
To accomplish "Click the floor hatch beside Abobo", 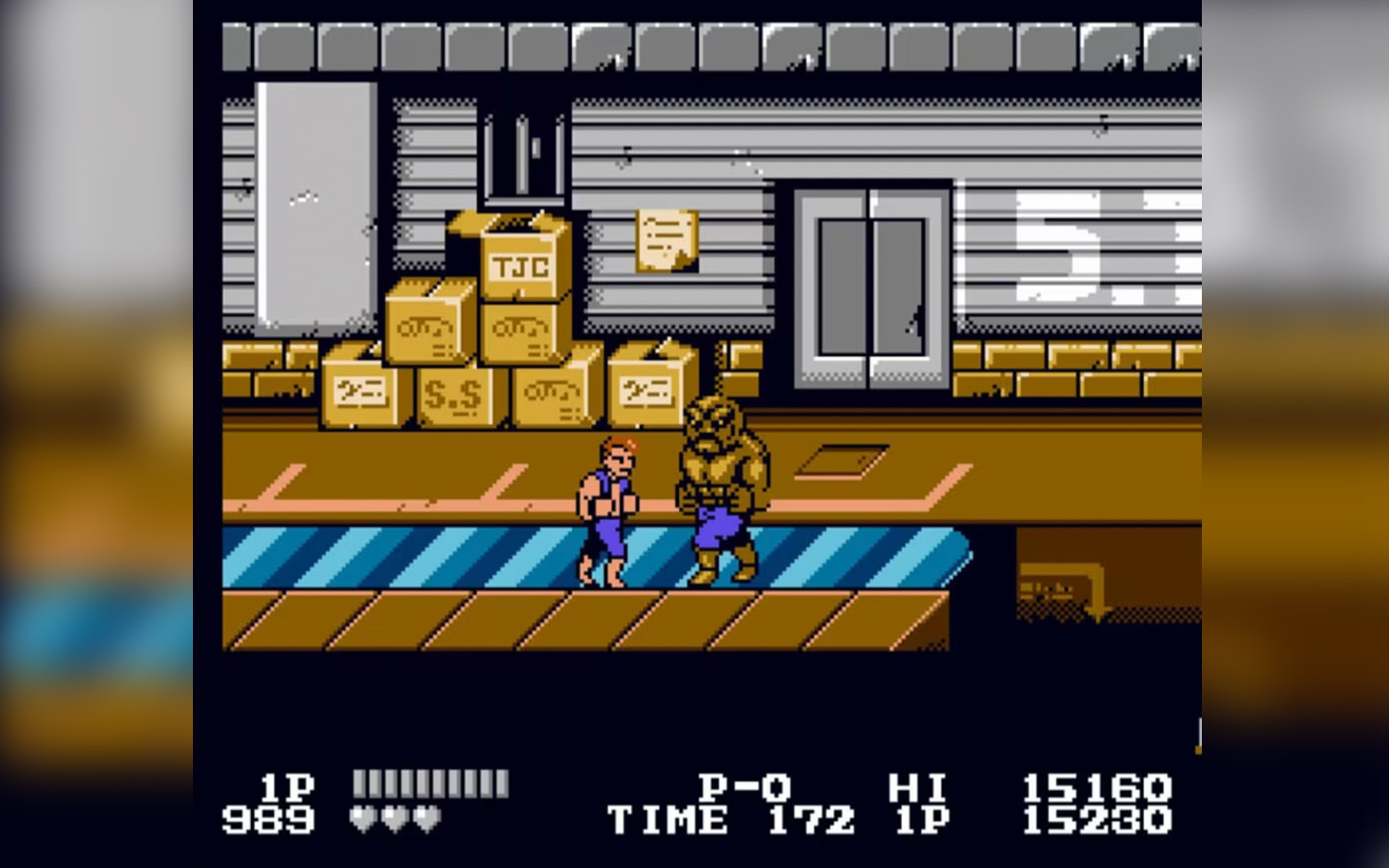I will (844, 461).
